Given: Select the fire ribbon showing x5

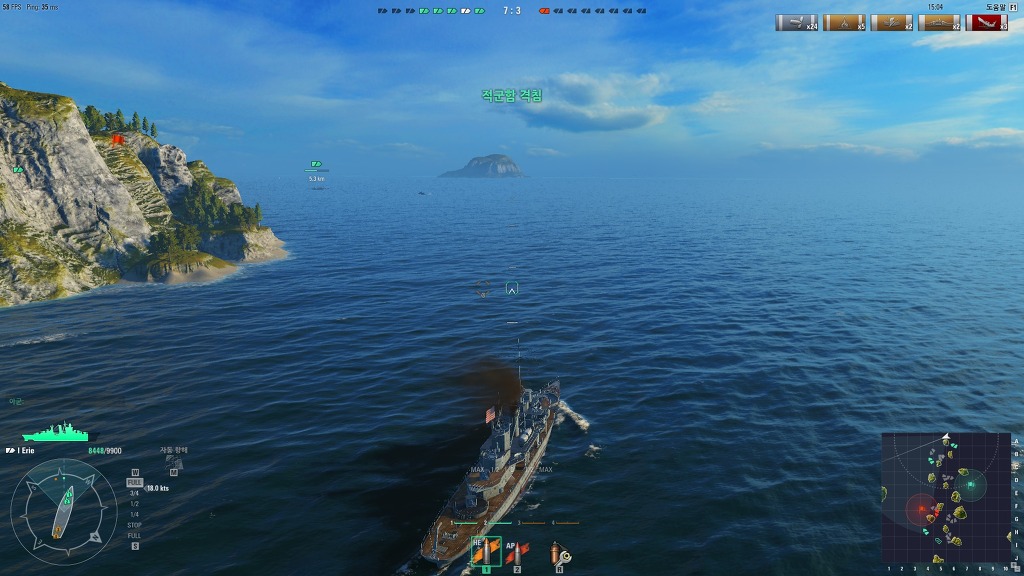Looking at the screenshot, I should [845, 23].
